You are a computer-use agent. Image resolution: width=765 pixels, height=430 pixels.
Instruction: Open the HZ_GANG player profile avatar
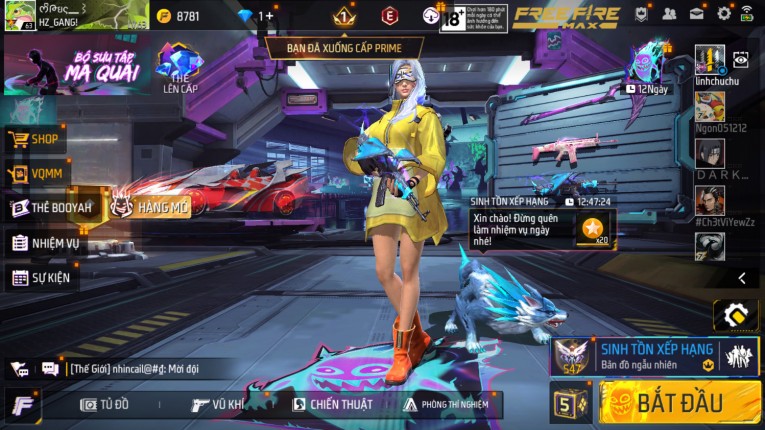click(x=17, y=14)
